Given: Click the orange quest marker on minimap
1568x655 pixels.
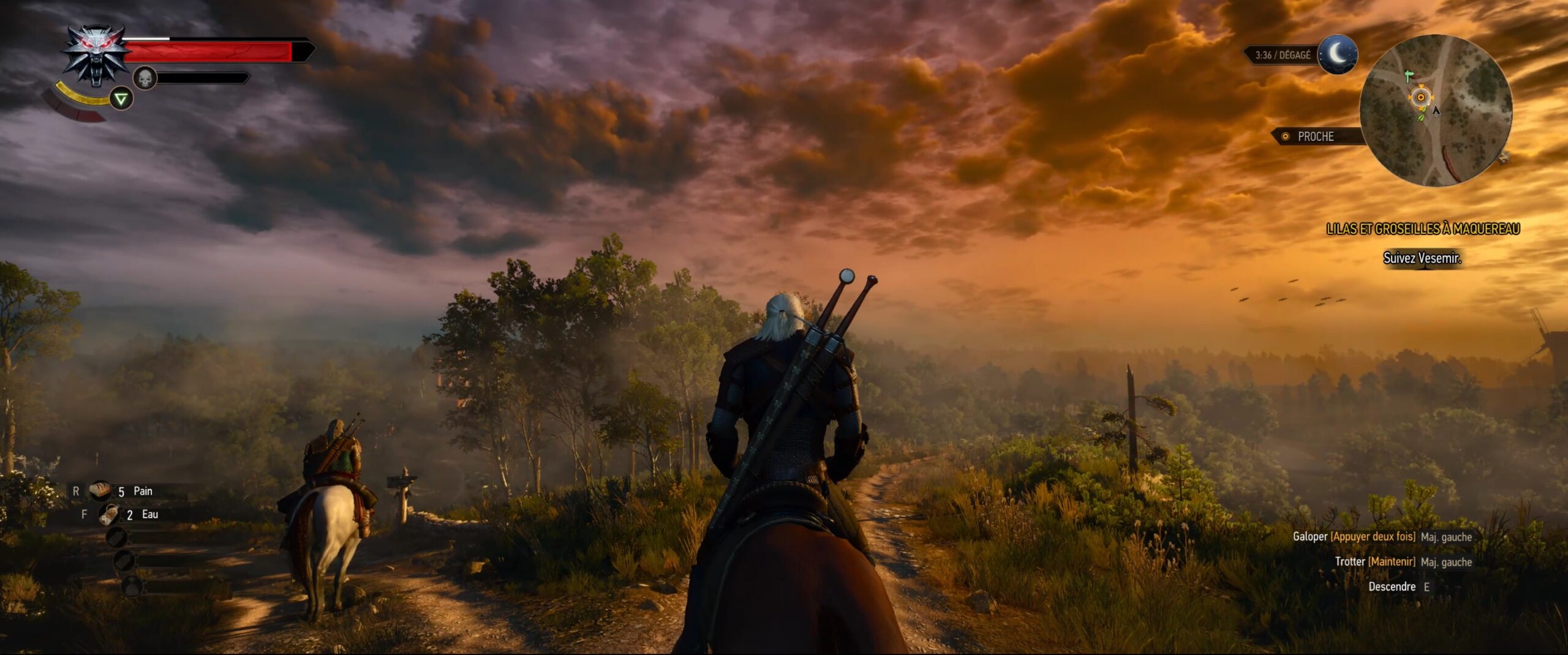Looking at the screenshot, I should [1420, 97].
